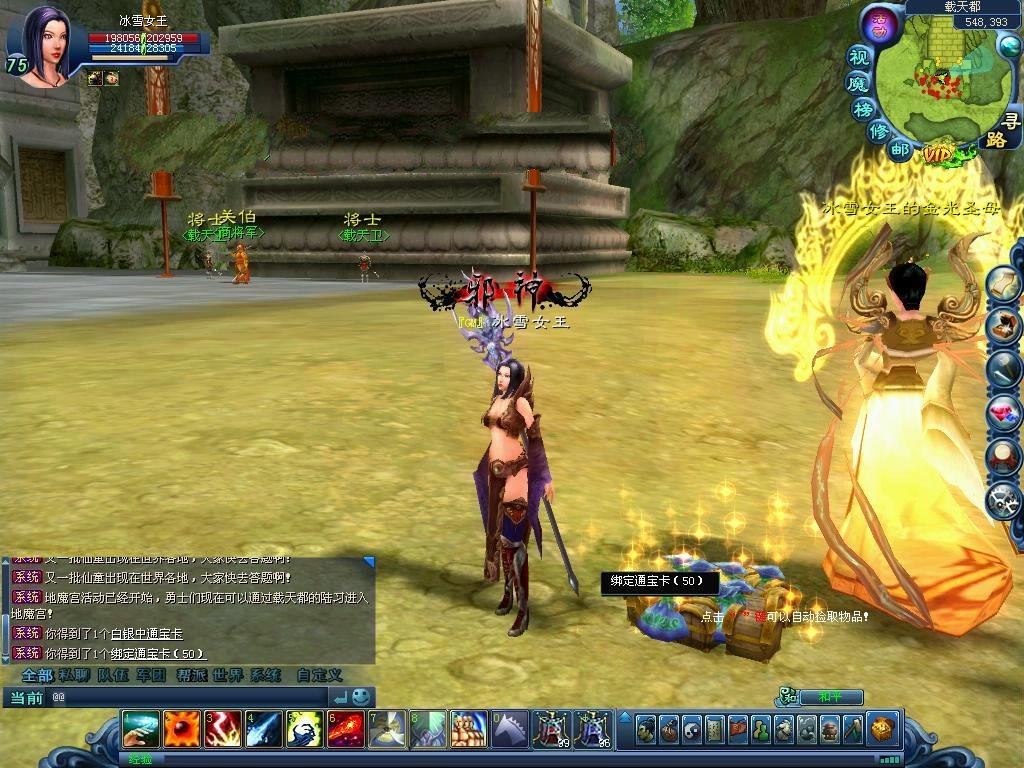The image size is (1024, 768).
Task: Select the 全部 all-chat tab
Action: click(38, 675)
